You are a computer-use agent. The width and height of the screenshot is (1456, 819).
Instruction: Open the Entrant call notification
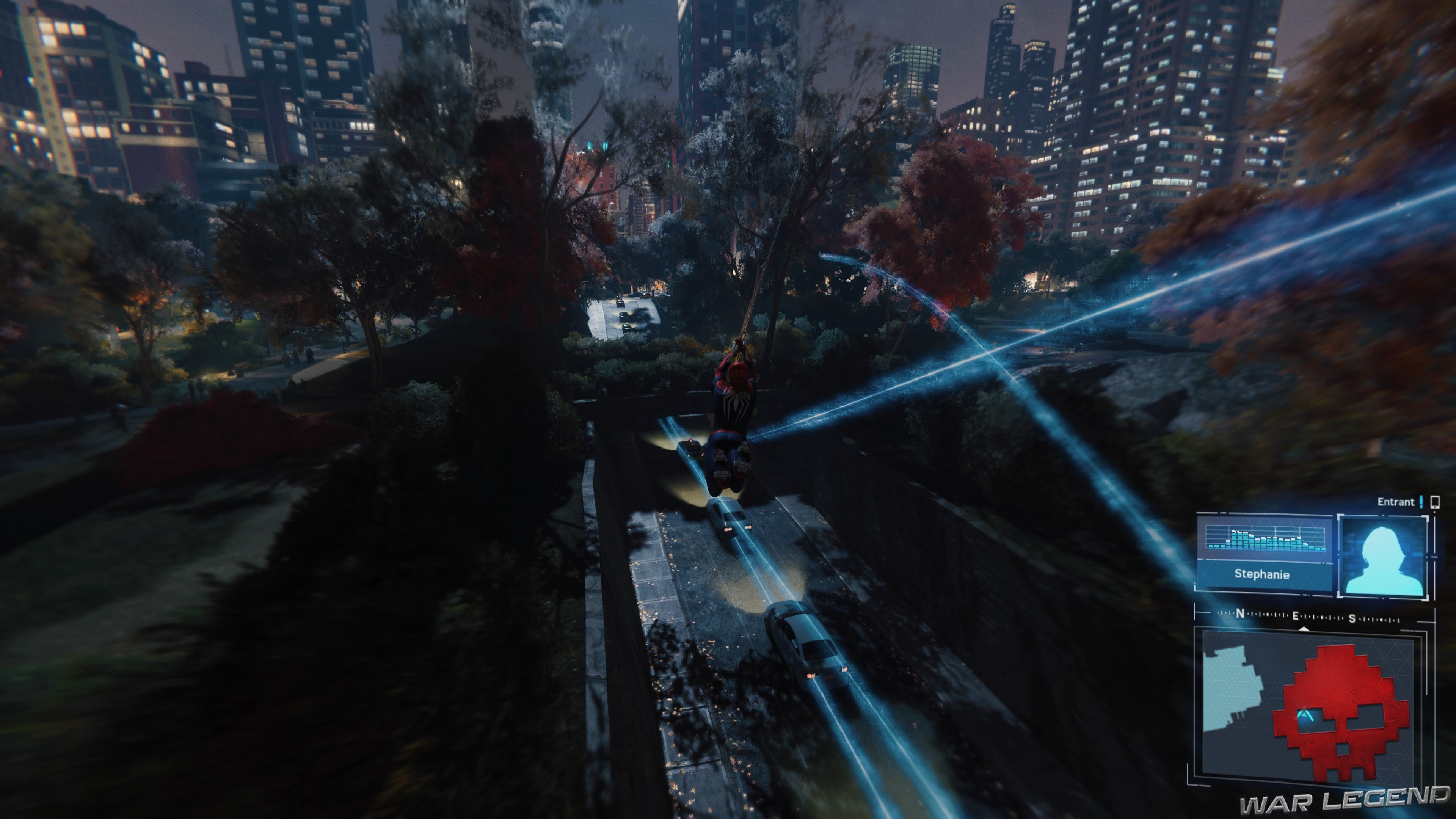pos(1396,502)
